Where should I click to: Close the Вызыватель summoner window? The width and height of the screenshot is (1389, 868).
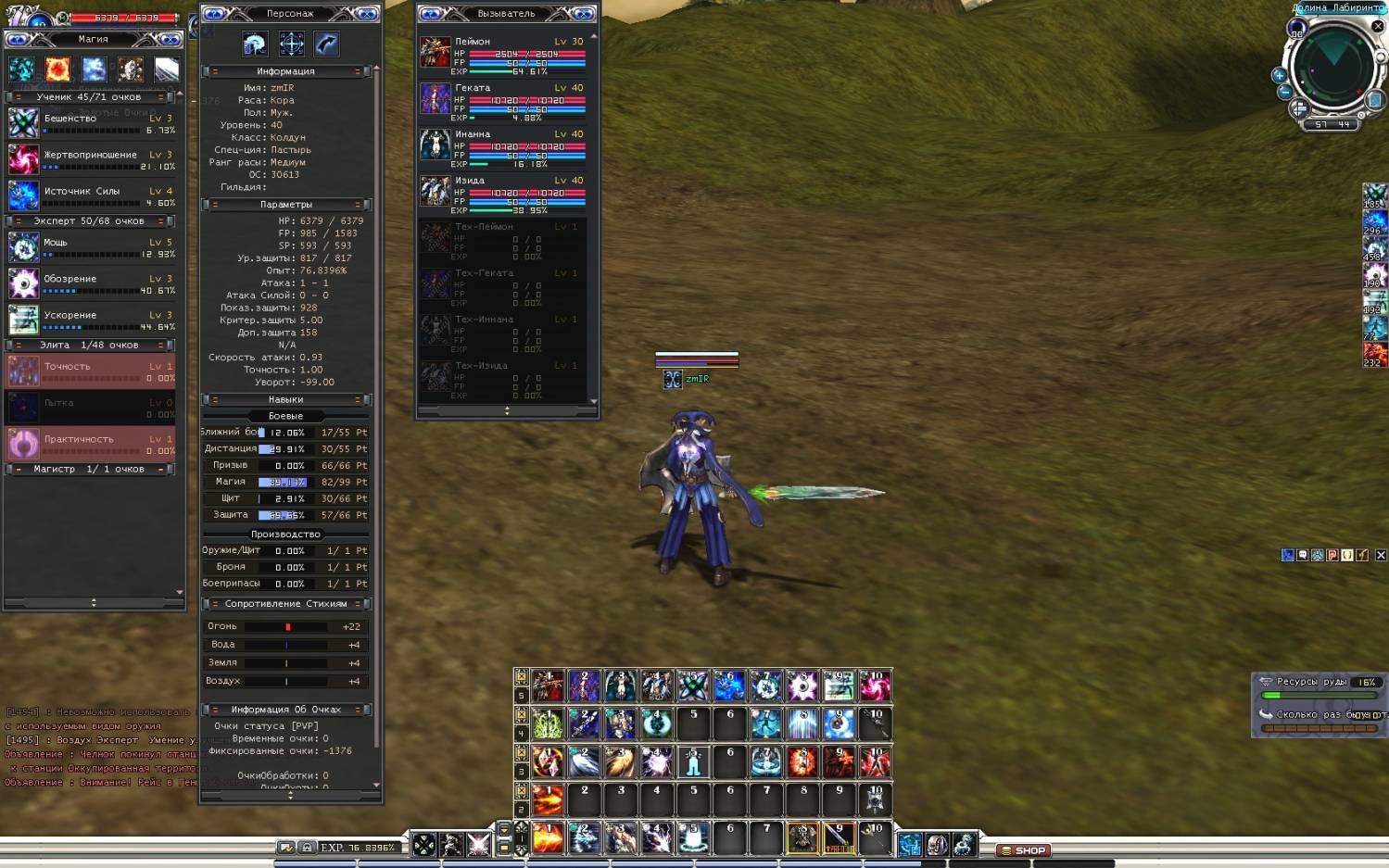click(583, 13)
